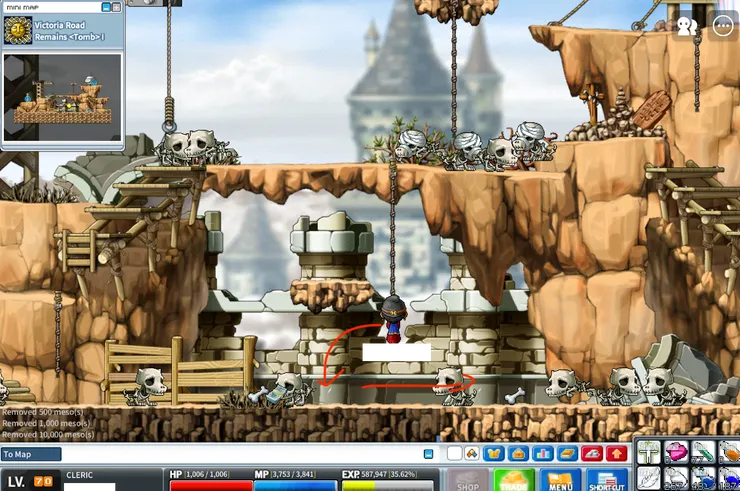Toggle the chat log size button
This screenshot has width=740, height=491.
tap(428, 454)
